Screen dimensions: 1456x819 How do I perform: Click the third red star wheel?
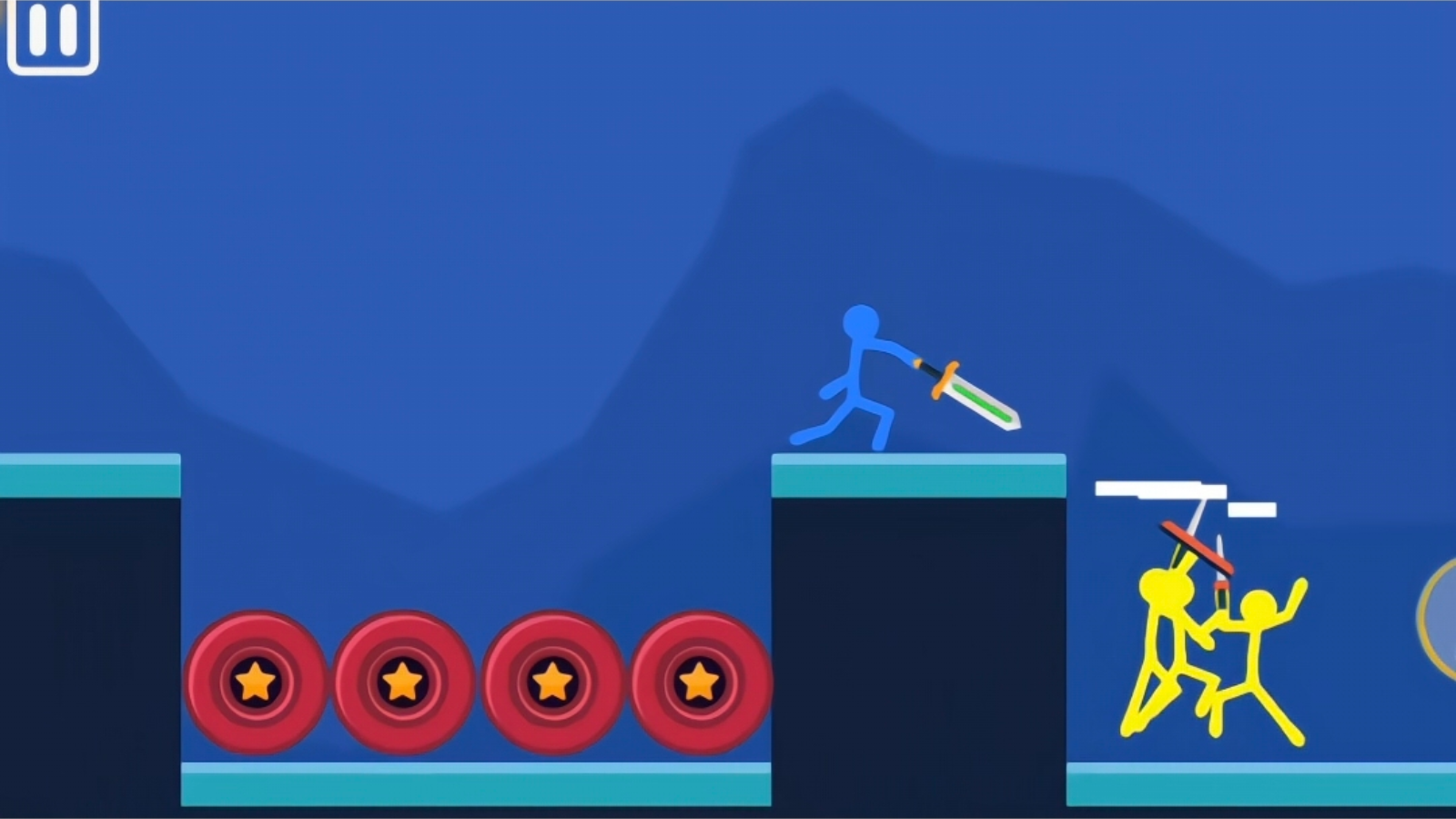coord(551,682)
